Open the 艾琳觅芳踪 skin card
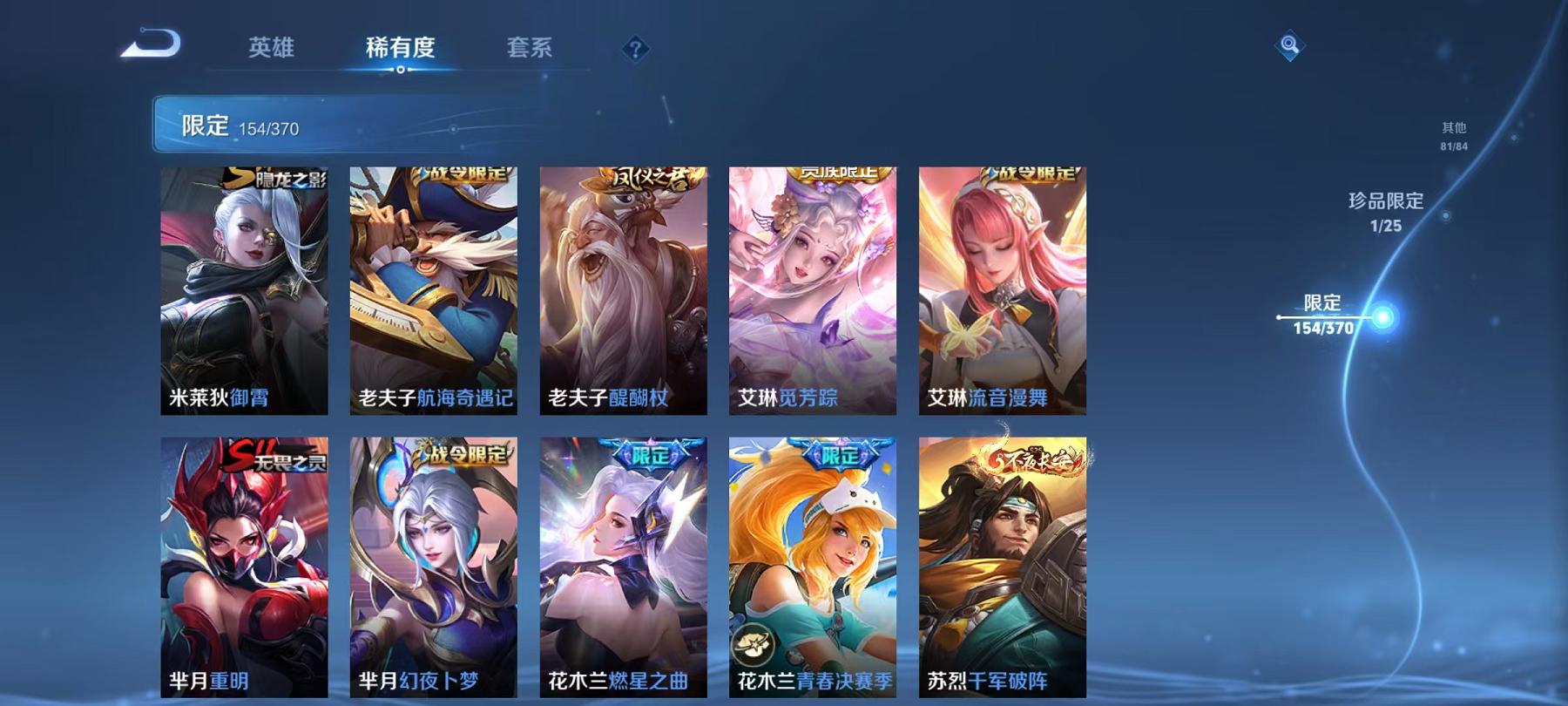1568x706 pixels. pos(814,288)
